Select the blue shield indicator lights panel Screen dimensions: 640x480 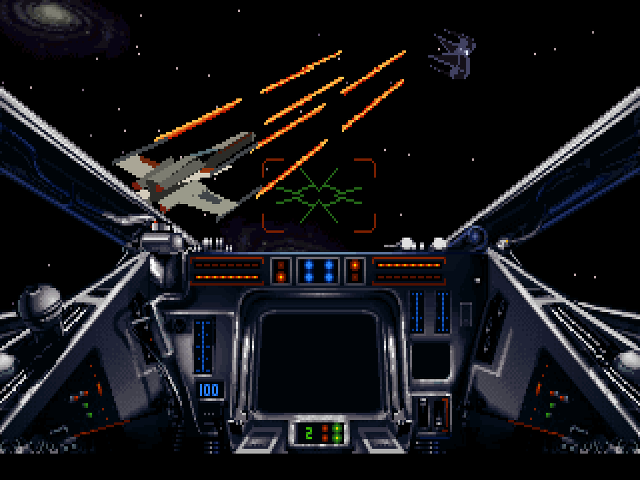319,270
